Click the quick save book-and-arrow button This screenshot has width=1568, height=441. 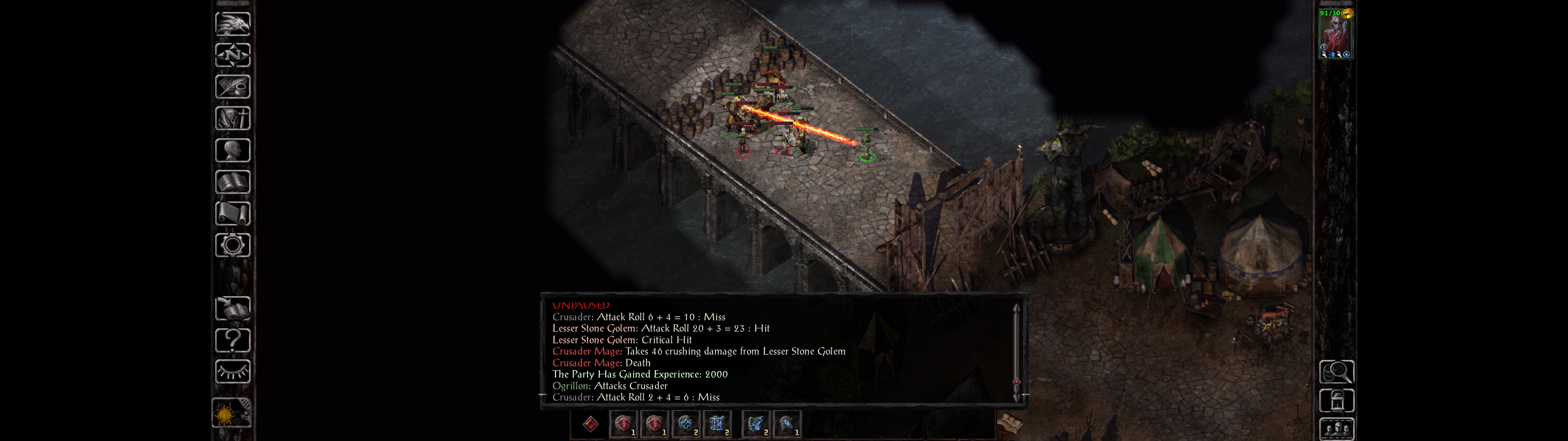232,309
